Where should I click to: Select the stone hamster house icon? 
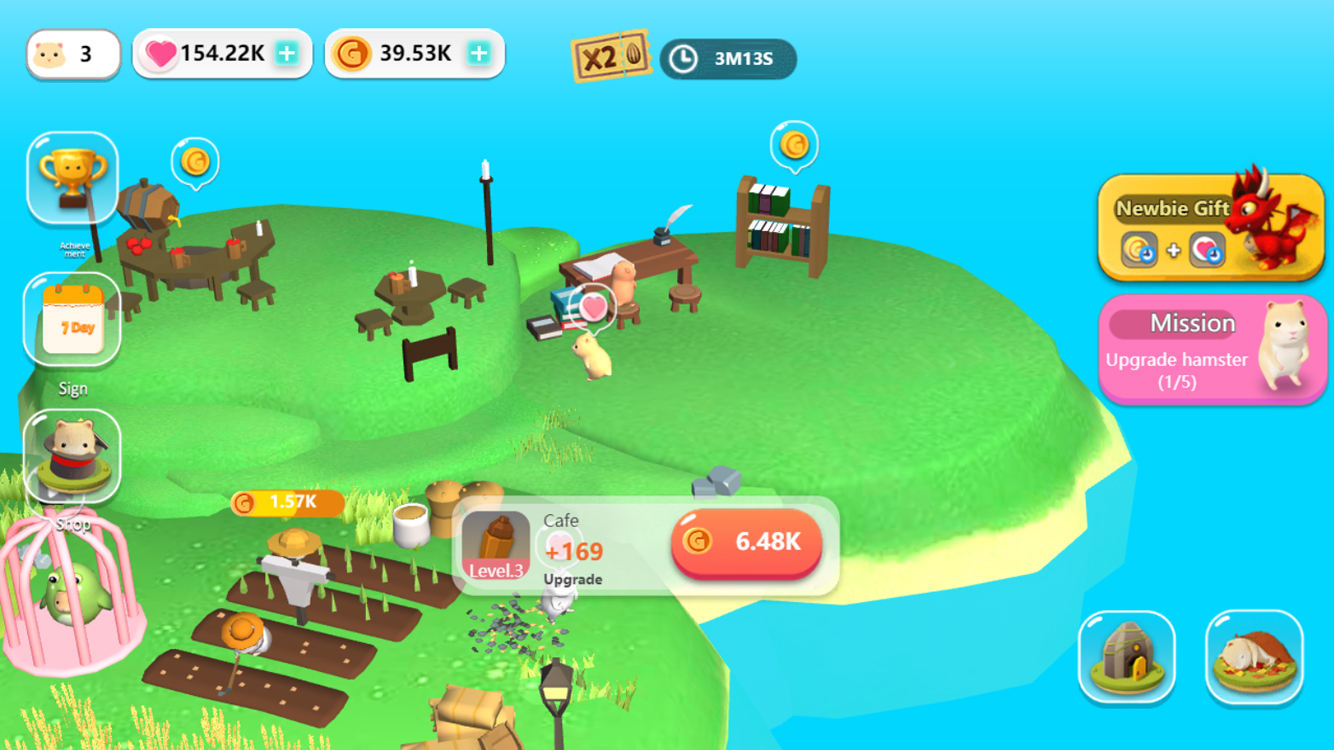pos(1128,658)
